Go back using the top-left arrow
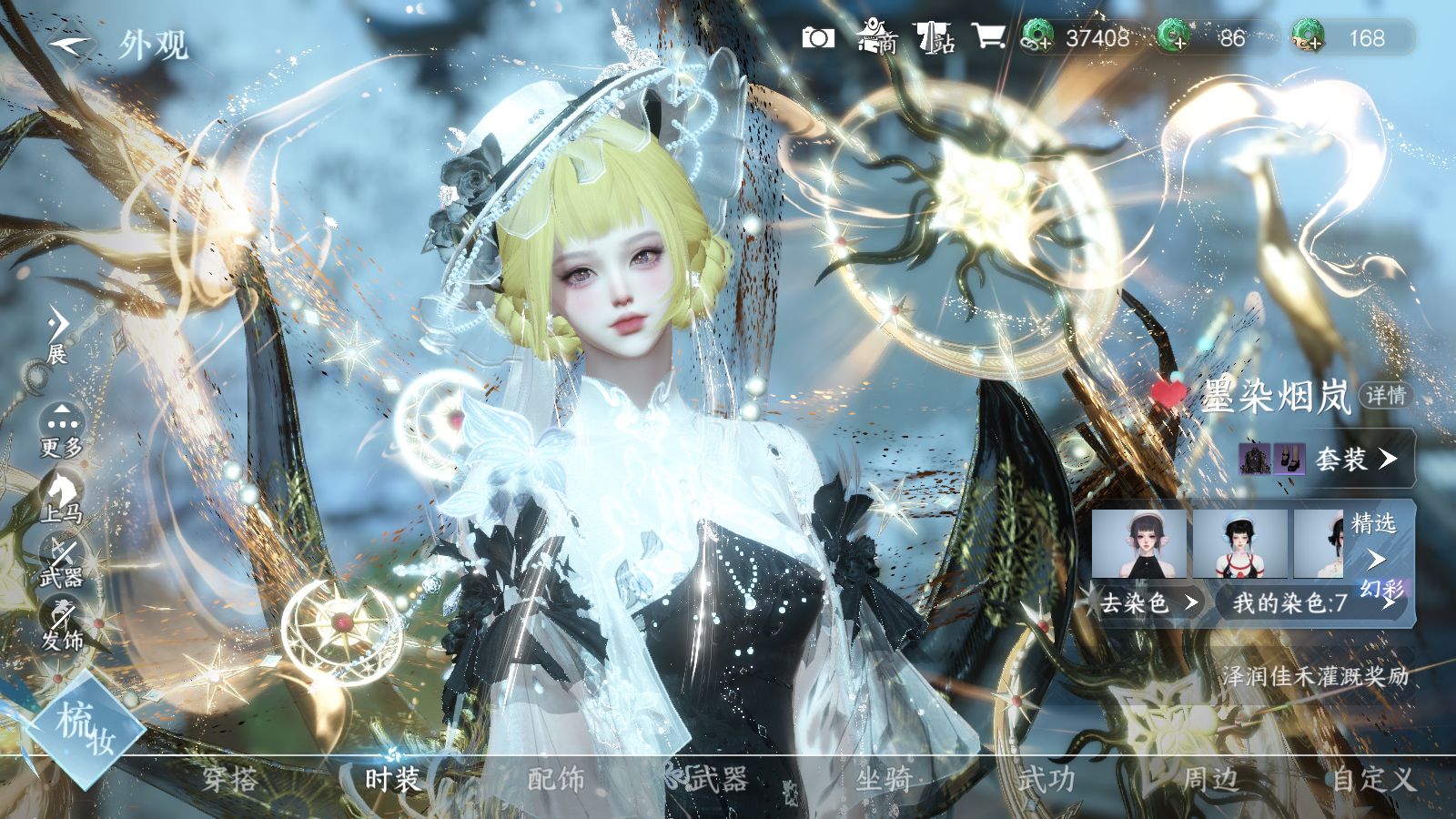This screenshot has height=819, width=1456. coord(71,43)
